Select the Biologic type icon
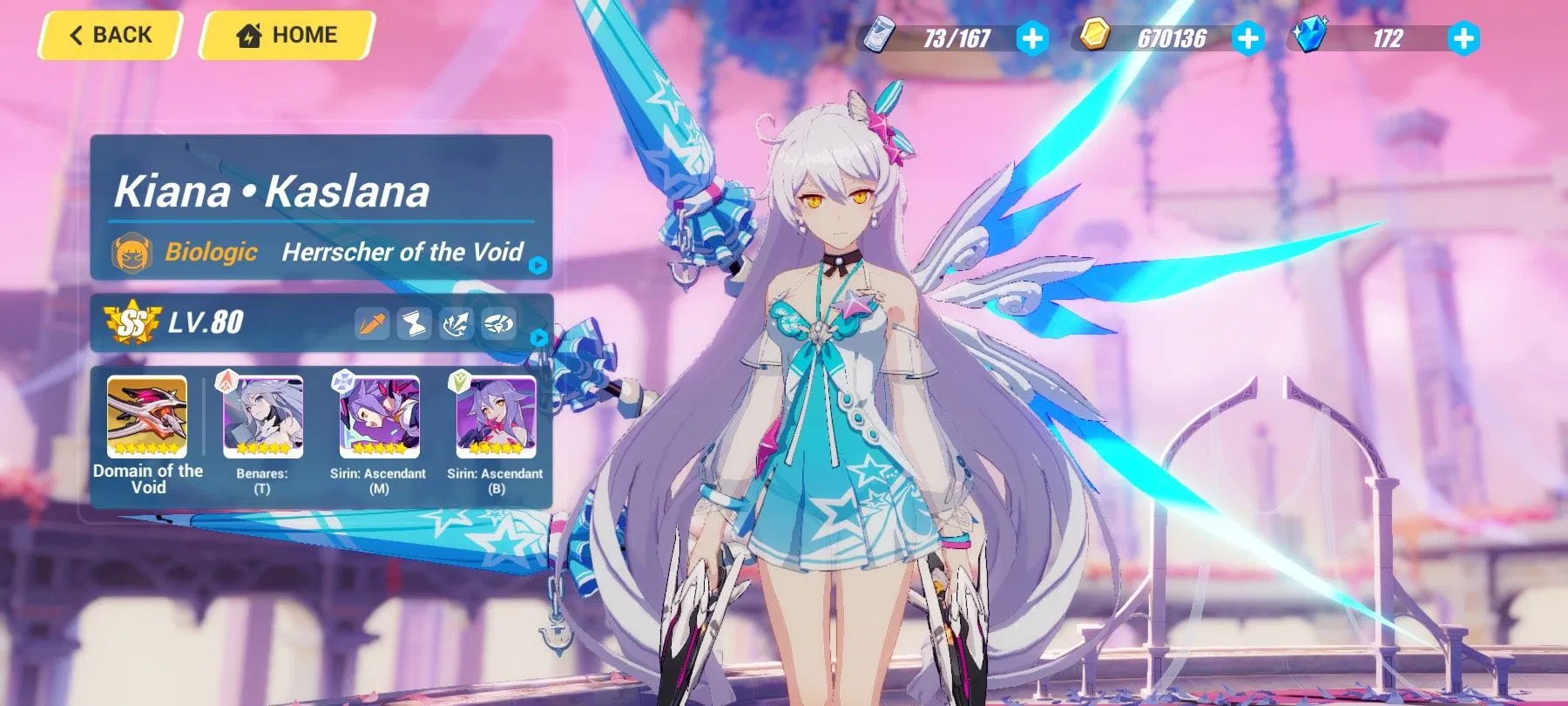The image size is (1568, 706). pyautogui.click(x=132, y=254)
